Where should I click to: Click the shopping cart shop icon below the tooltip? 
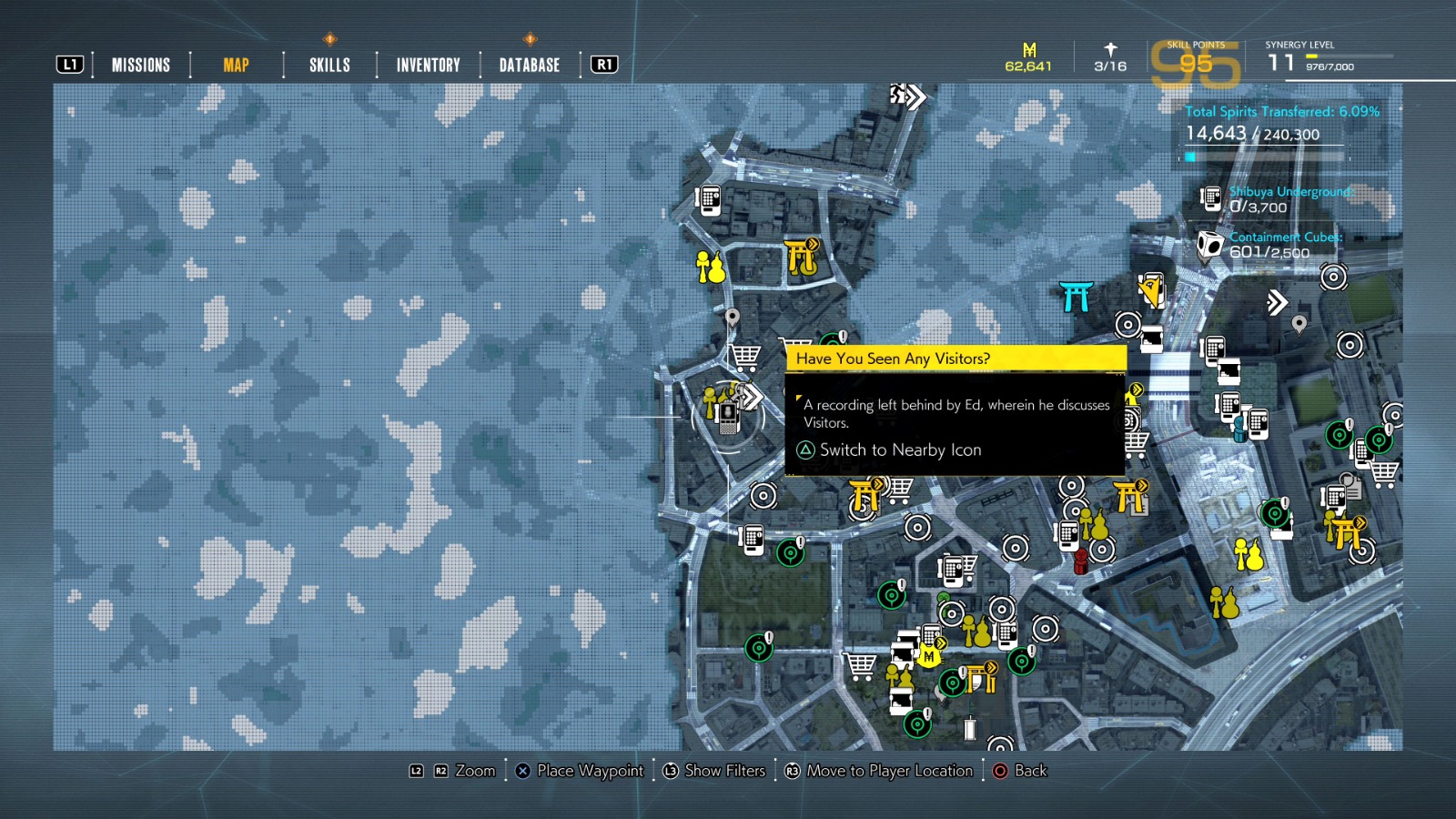pyautogui.click(x=900, y=491)
